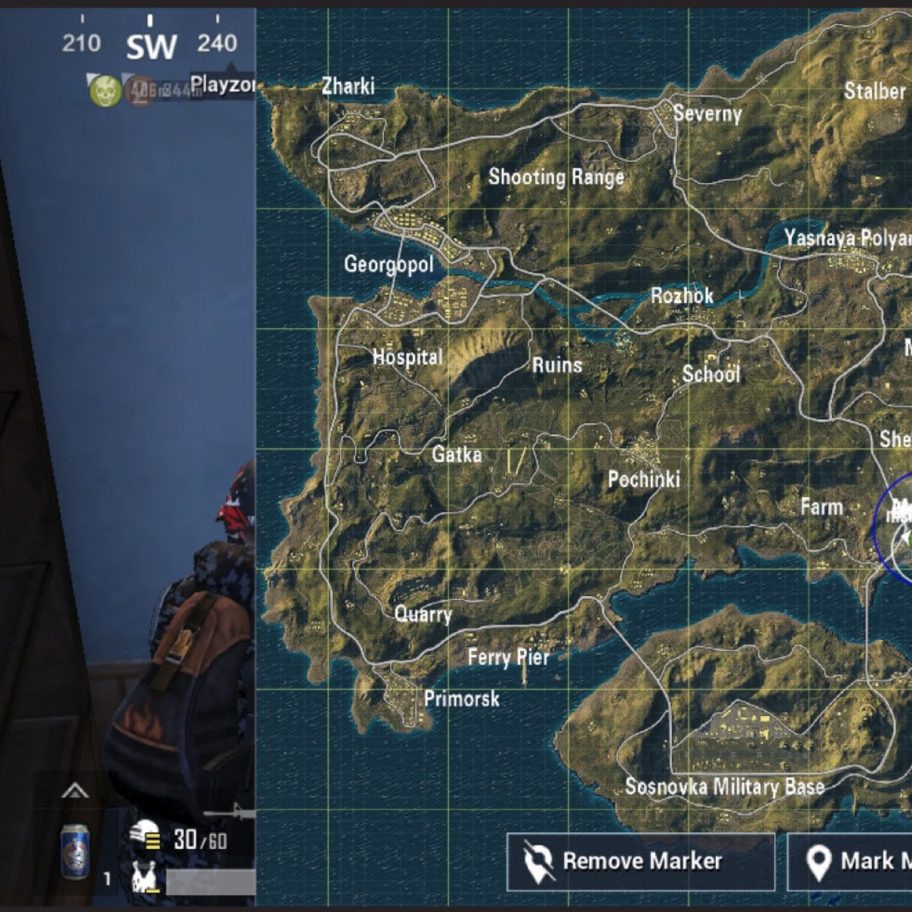Select Stalber on the map
The height and width of the screenshot is (912, 912).
(x=874, y=91)
